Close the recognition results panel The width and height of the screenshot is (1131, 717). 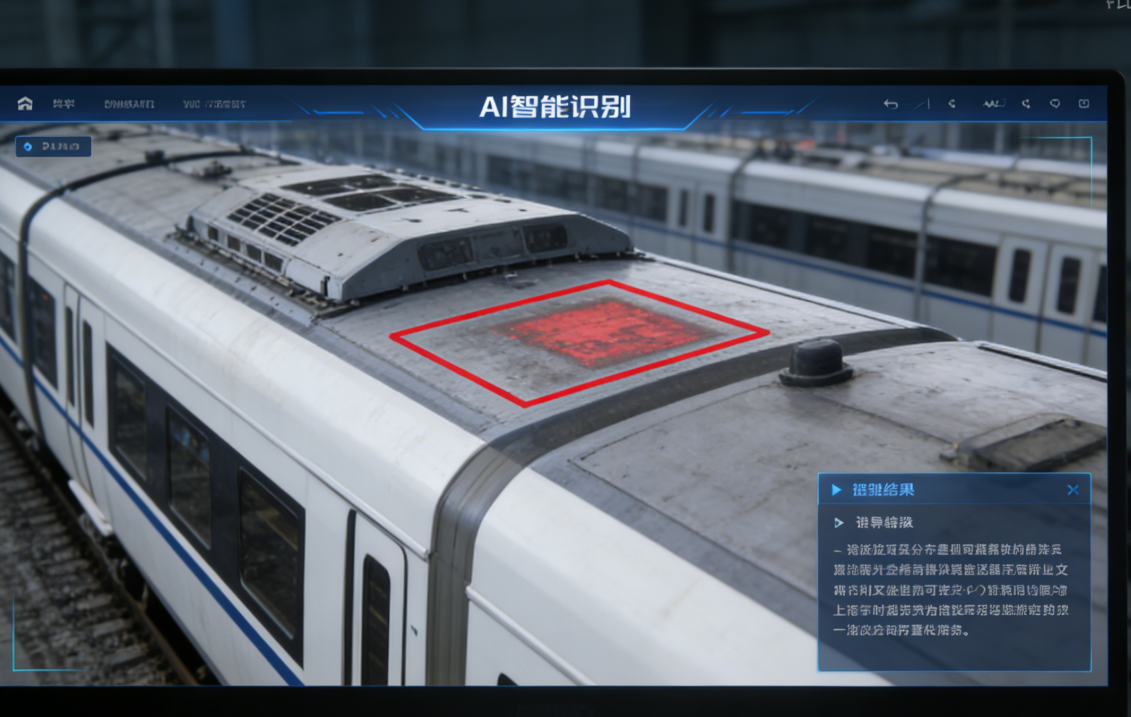[x=1073, y=490]
